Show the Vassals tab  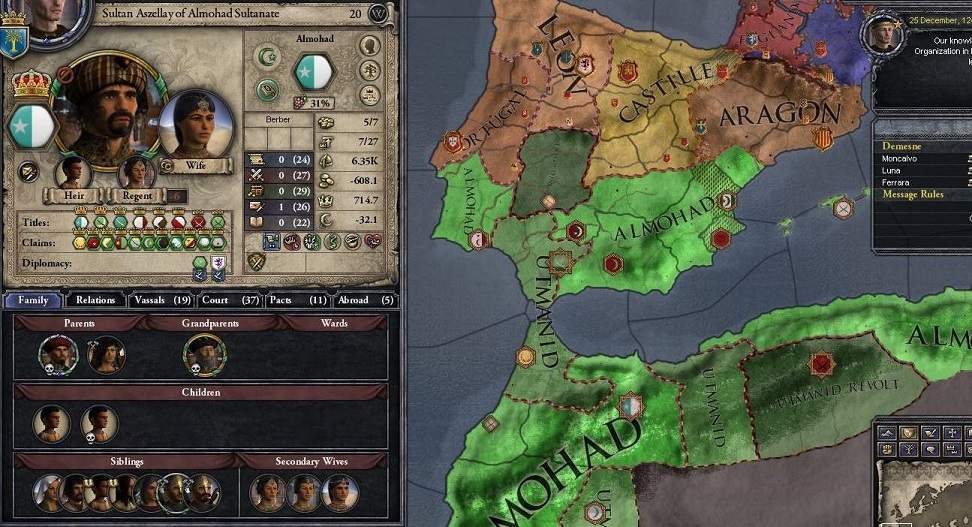pyautogui.click(x=161, y=300)
